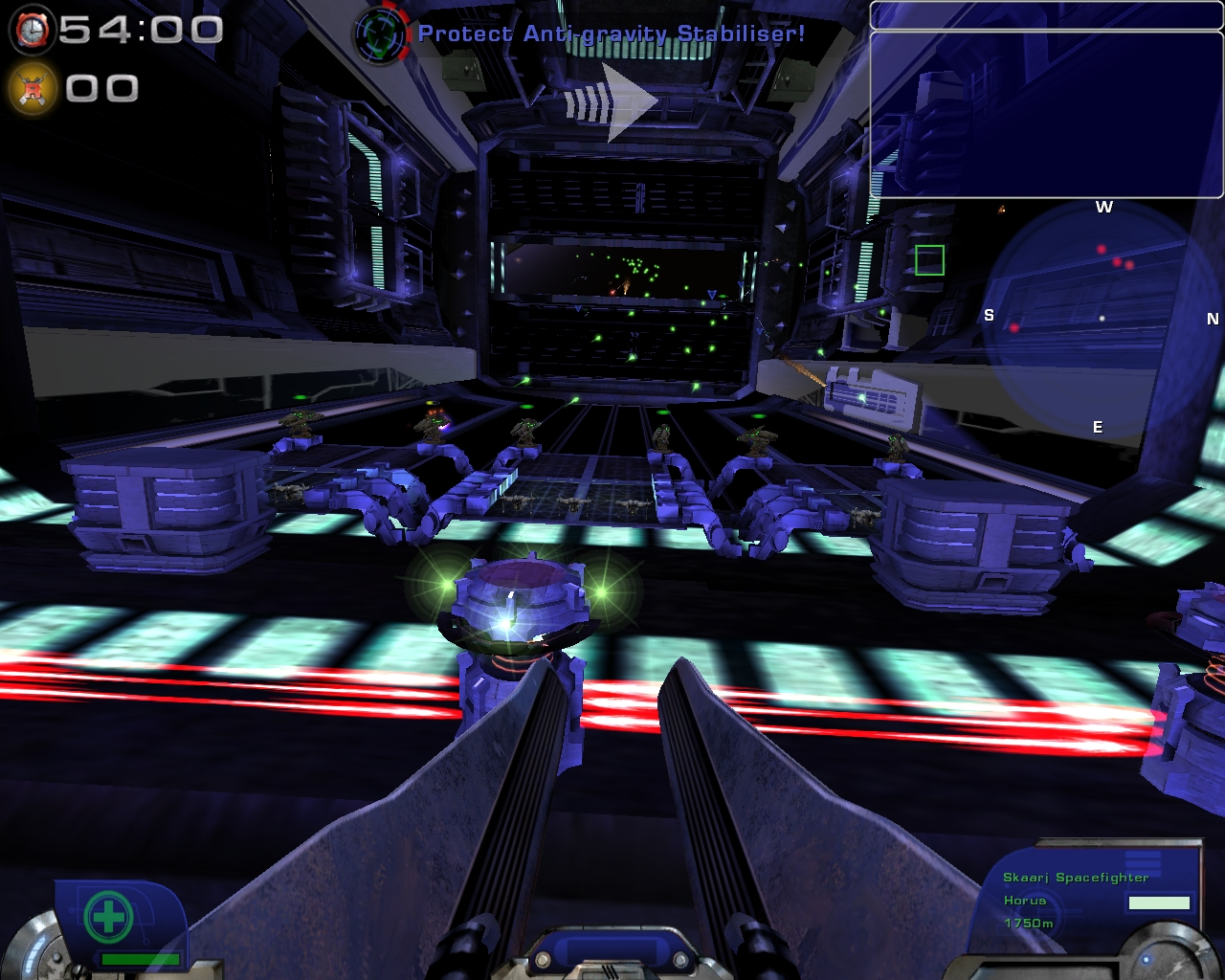Click the 1750m distance readout
This screenshot has height=980, width=1225.
(1027, 924)
